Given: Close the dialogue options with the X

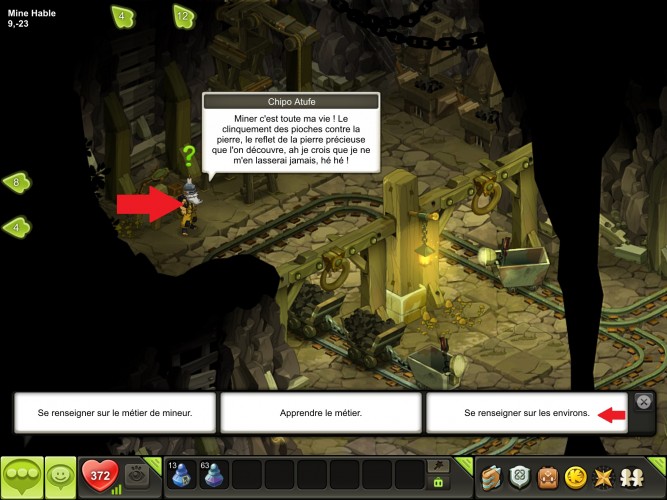Looking at the screenshot, I should [645, 401].
